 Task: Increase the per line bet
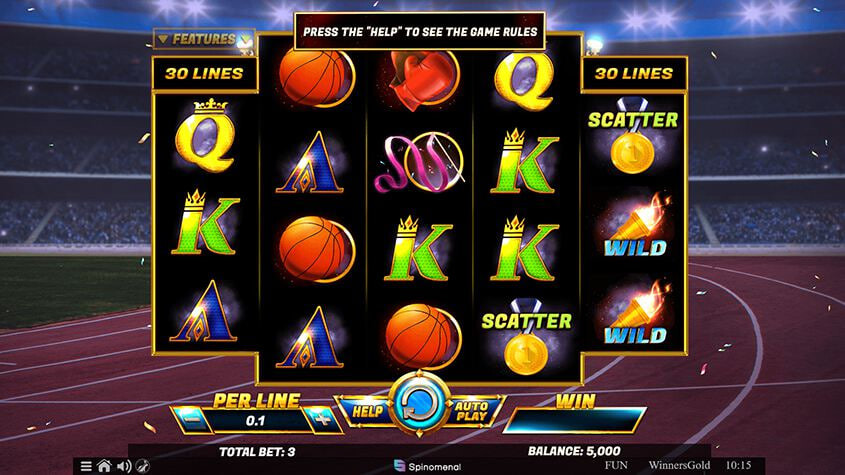pos(322,420)
